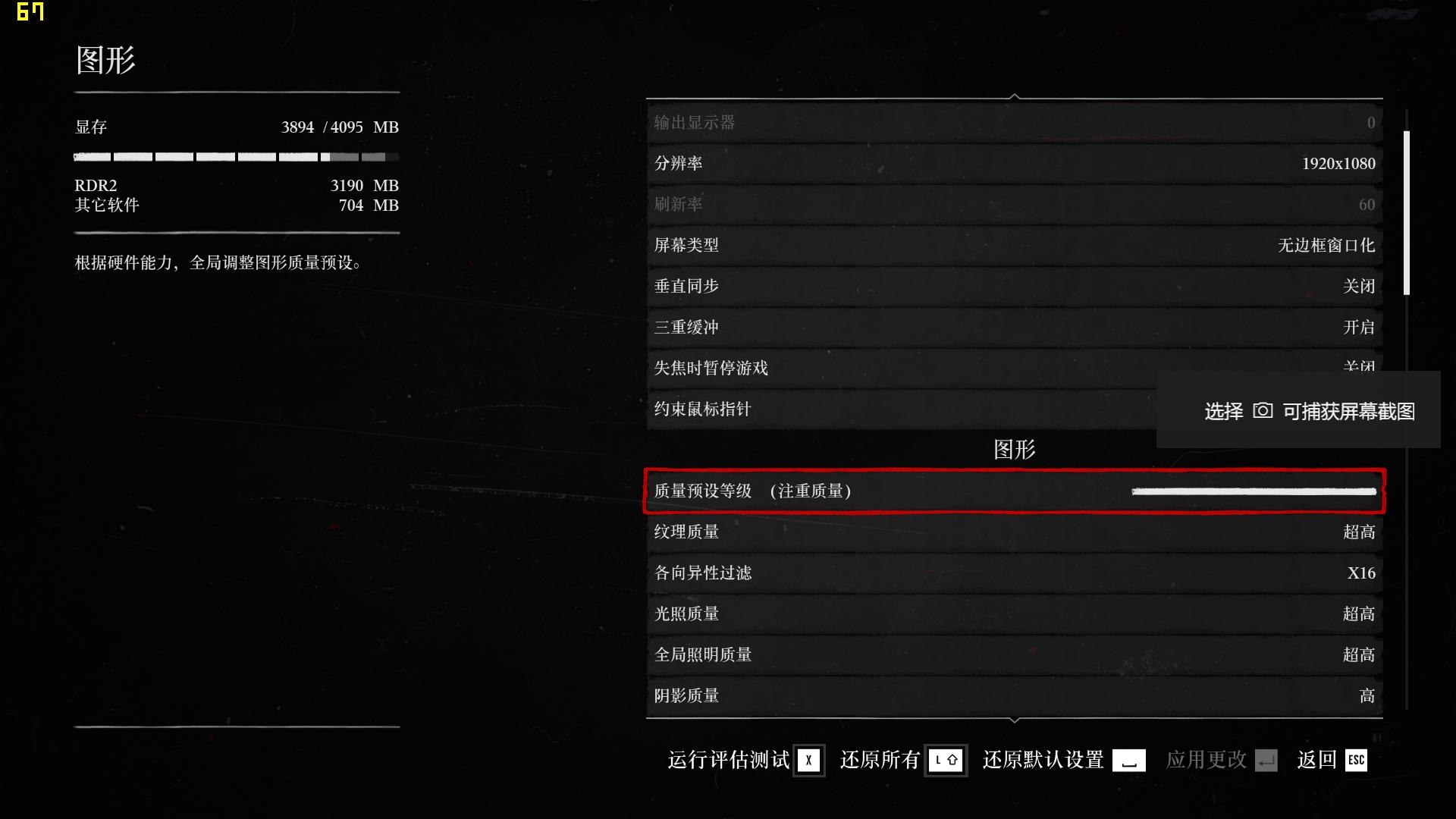Click the grayed key icon beside 应用更改
The image size is (1456, 819).
click(x=1266, y=761)
